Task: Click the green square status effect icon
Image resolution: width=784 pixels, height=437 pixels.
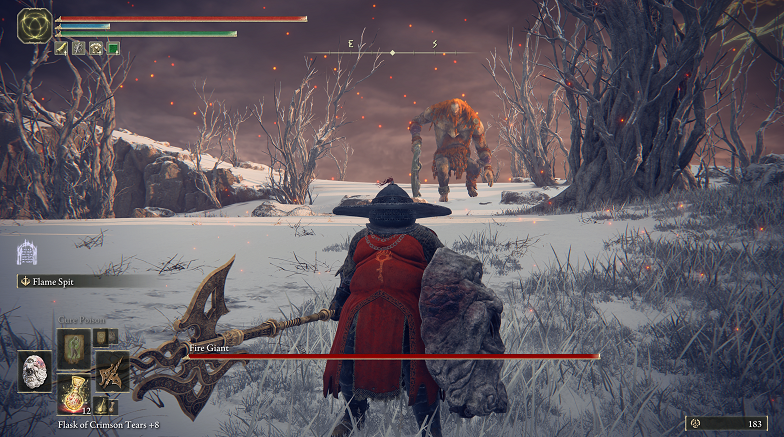Action: tap(113, 47)
